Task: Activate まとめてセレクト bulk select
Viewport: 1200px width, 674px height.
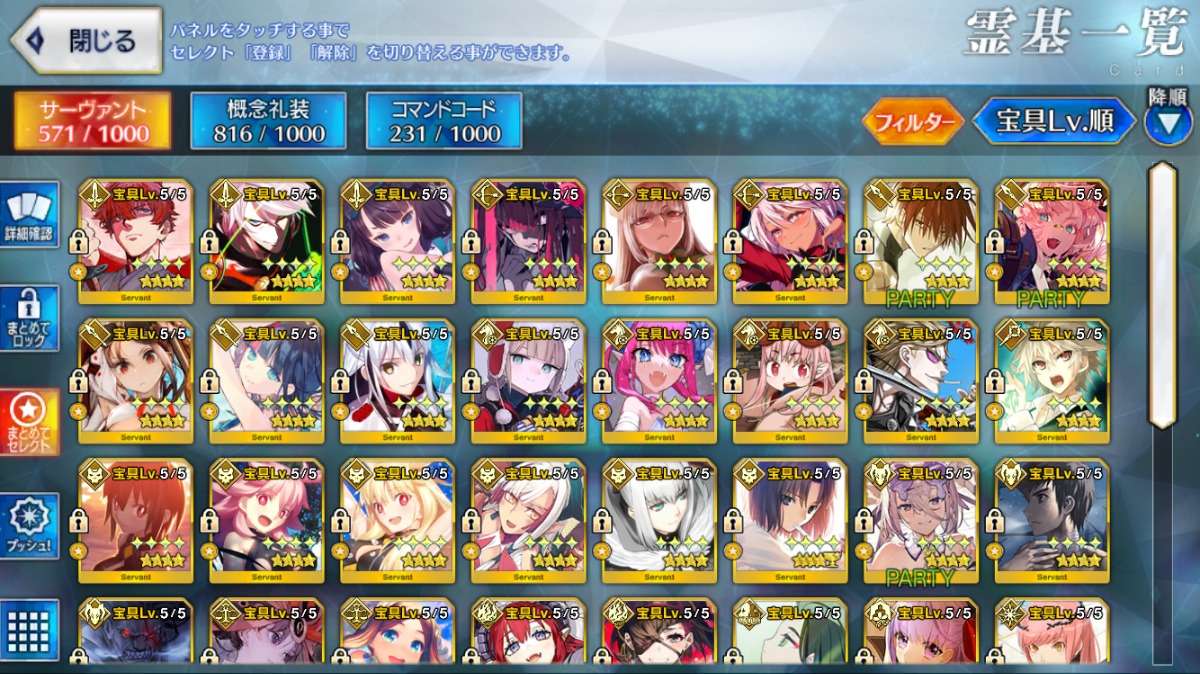Action: pyautogui.click(x=28, y=422)
